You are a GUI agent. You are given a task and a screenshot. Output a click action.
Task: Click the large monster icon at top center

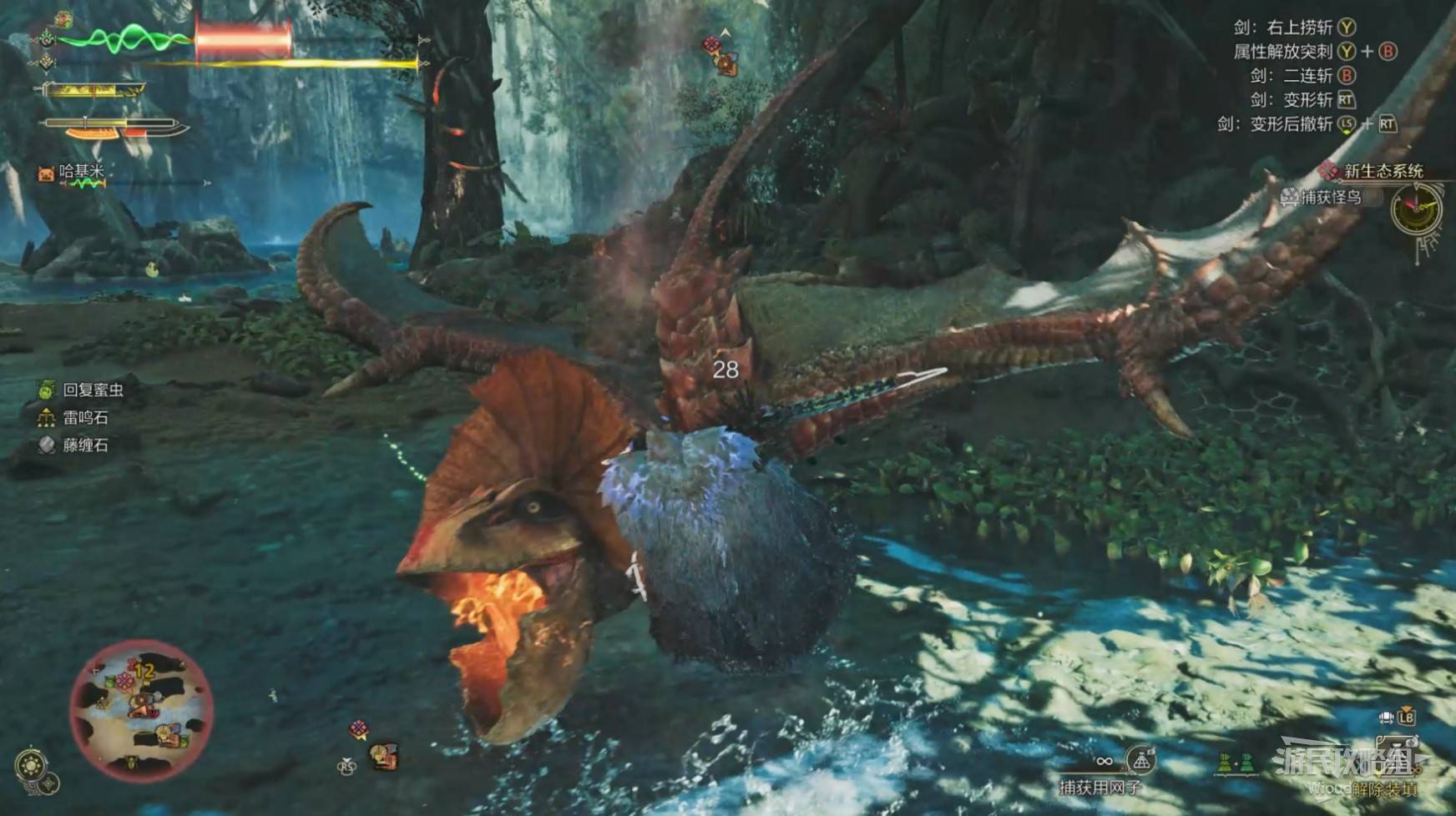pyautogui.click(x=726, y=62)
